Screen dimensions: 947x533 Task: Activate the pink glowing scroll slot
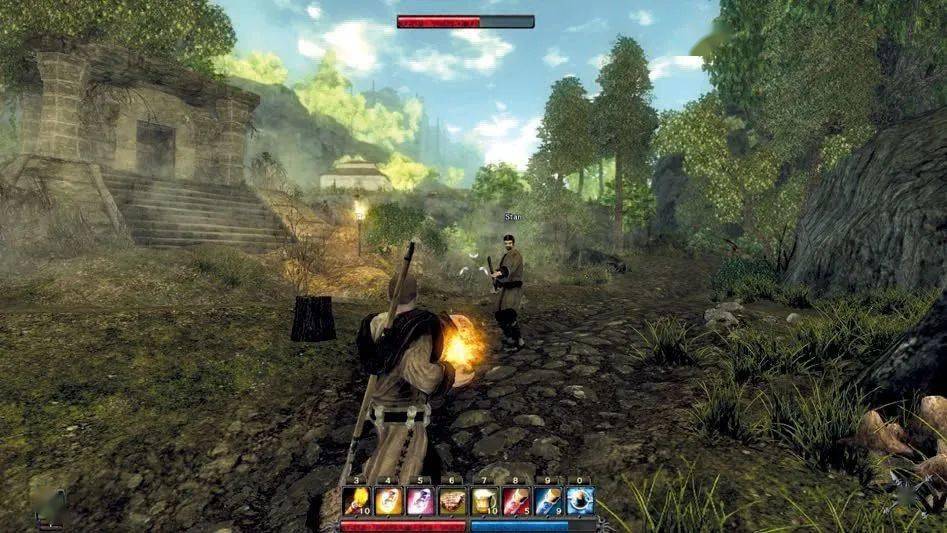click(420, 501)
